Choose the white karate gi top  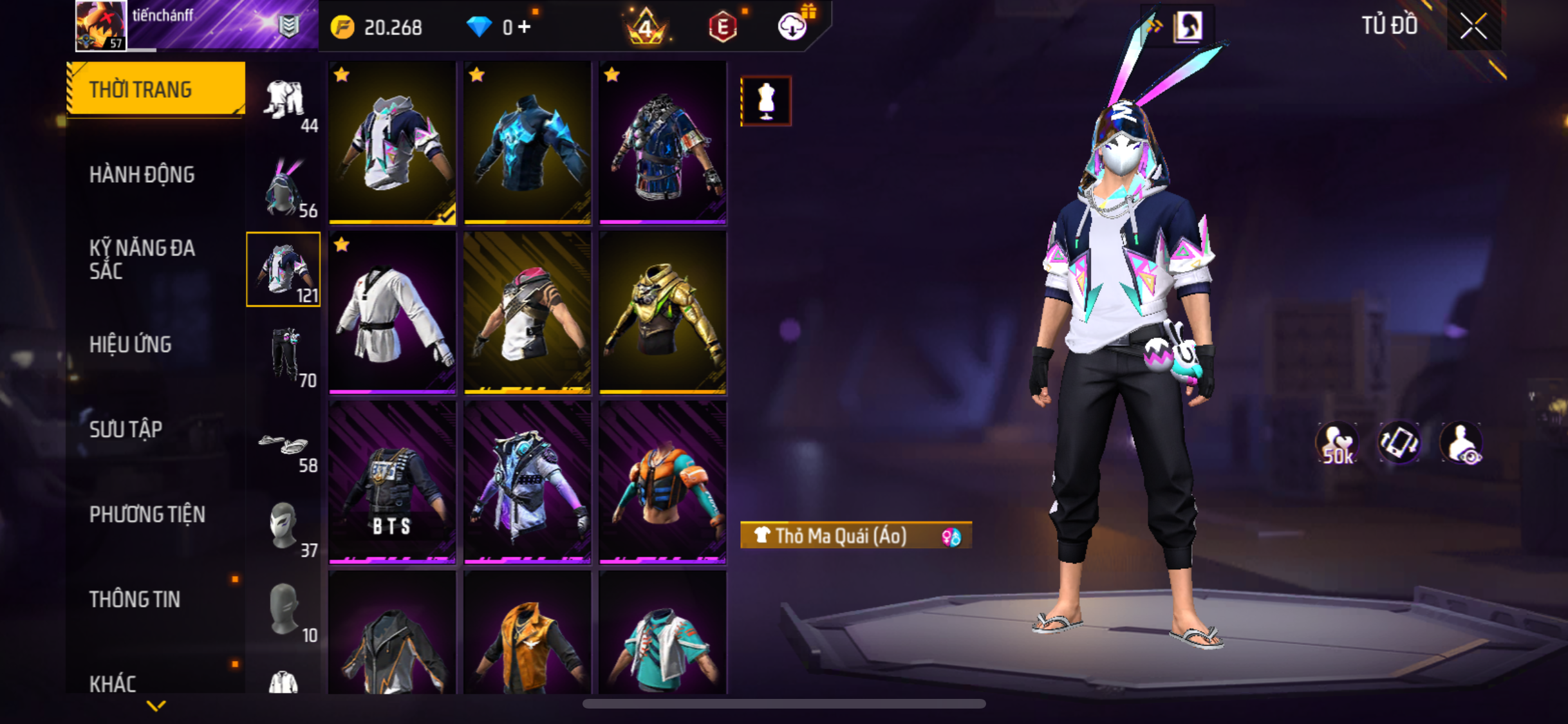tap(392, 313)
